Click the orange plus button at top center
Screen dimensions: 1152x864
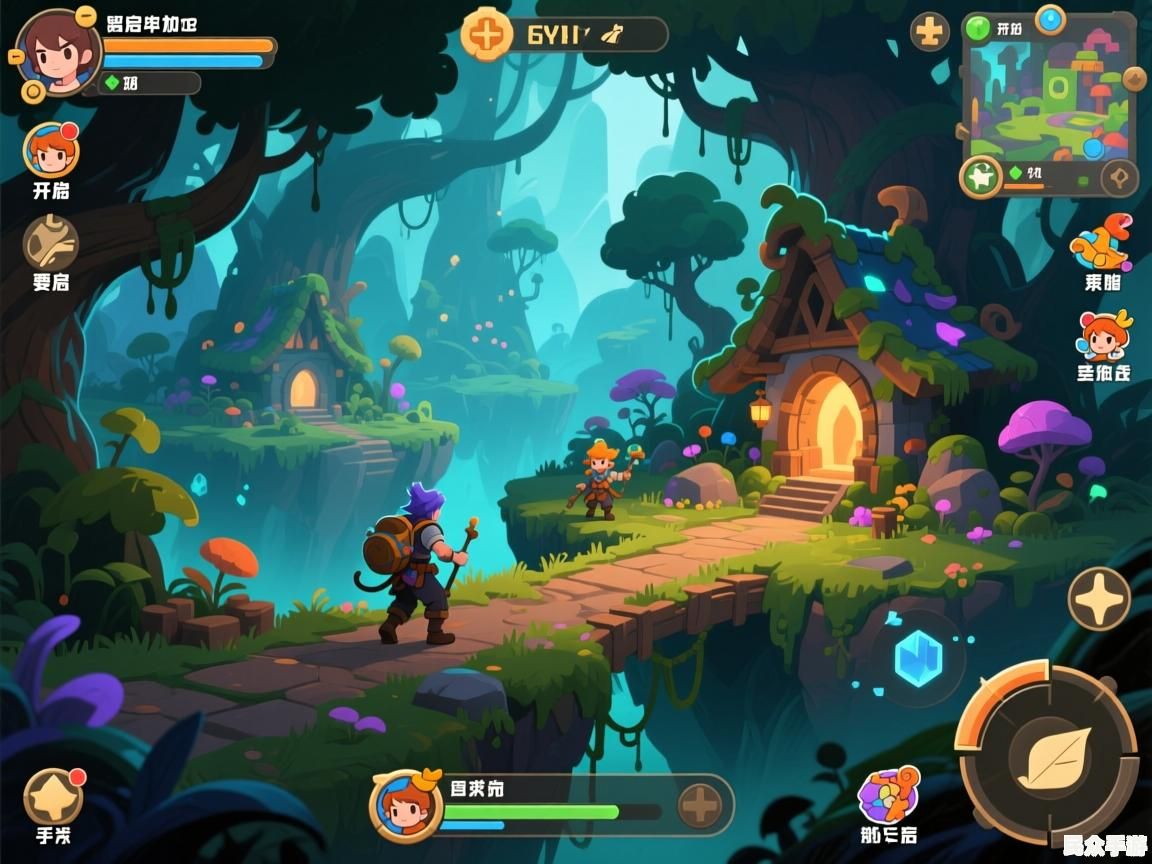pyautogui.click(x=487, y=34)
